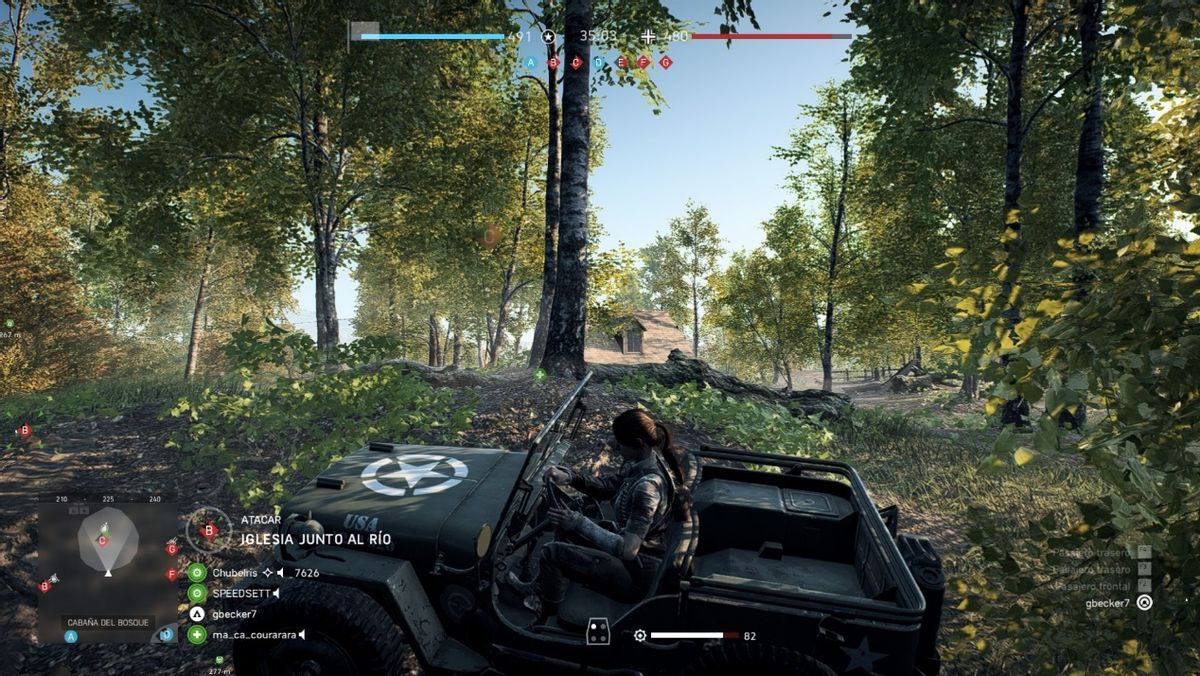1200x676 pixels.
Task: Select gbecker7 in the squad list
Action: (234, 614)
